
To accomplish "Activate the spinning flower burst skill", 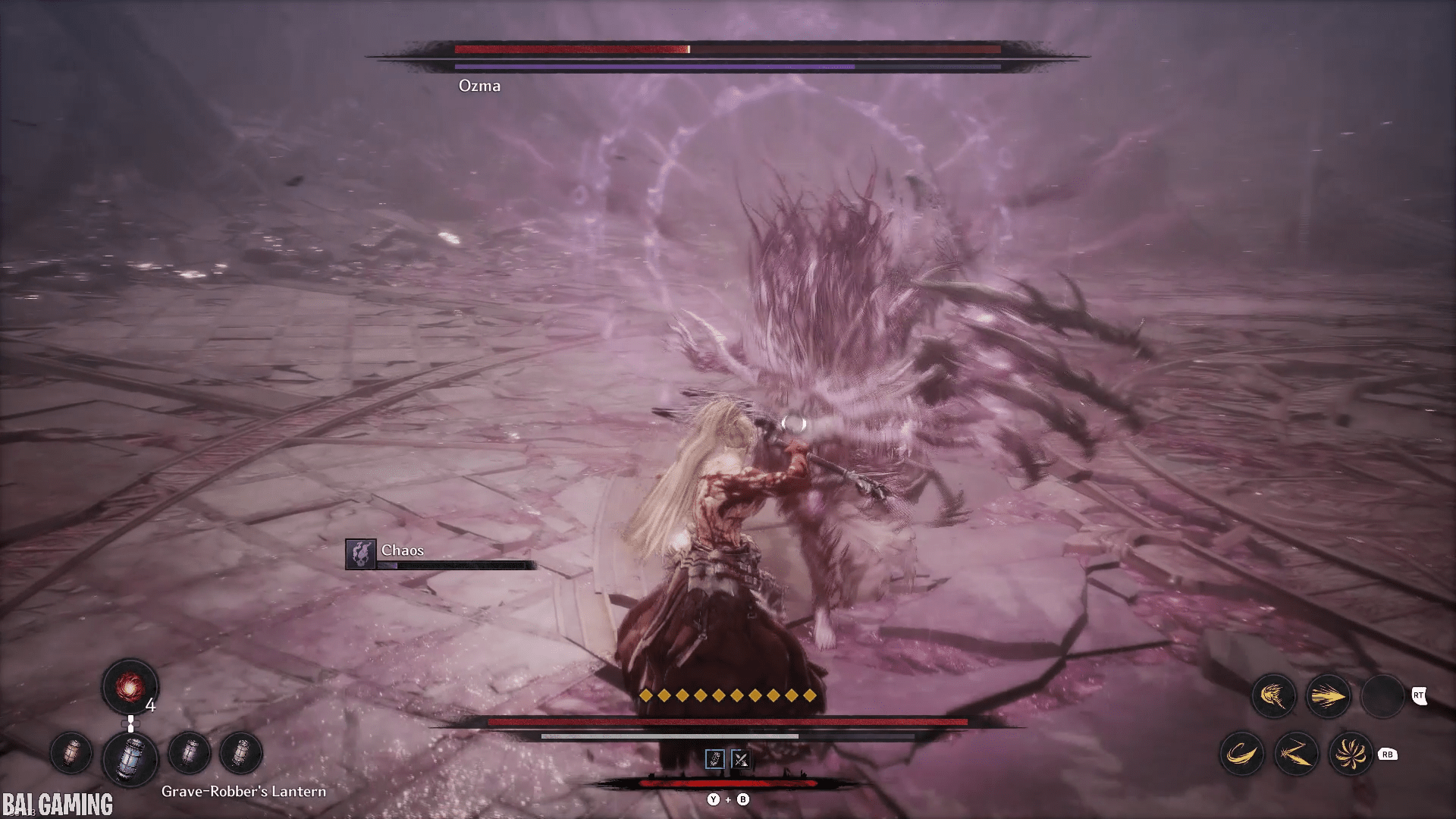I will pos(1351,754).
